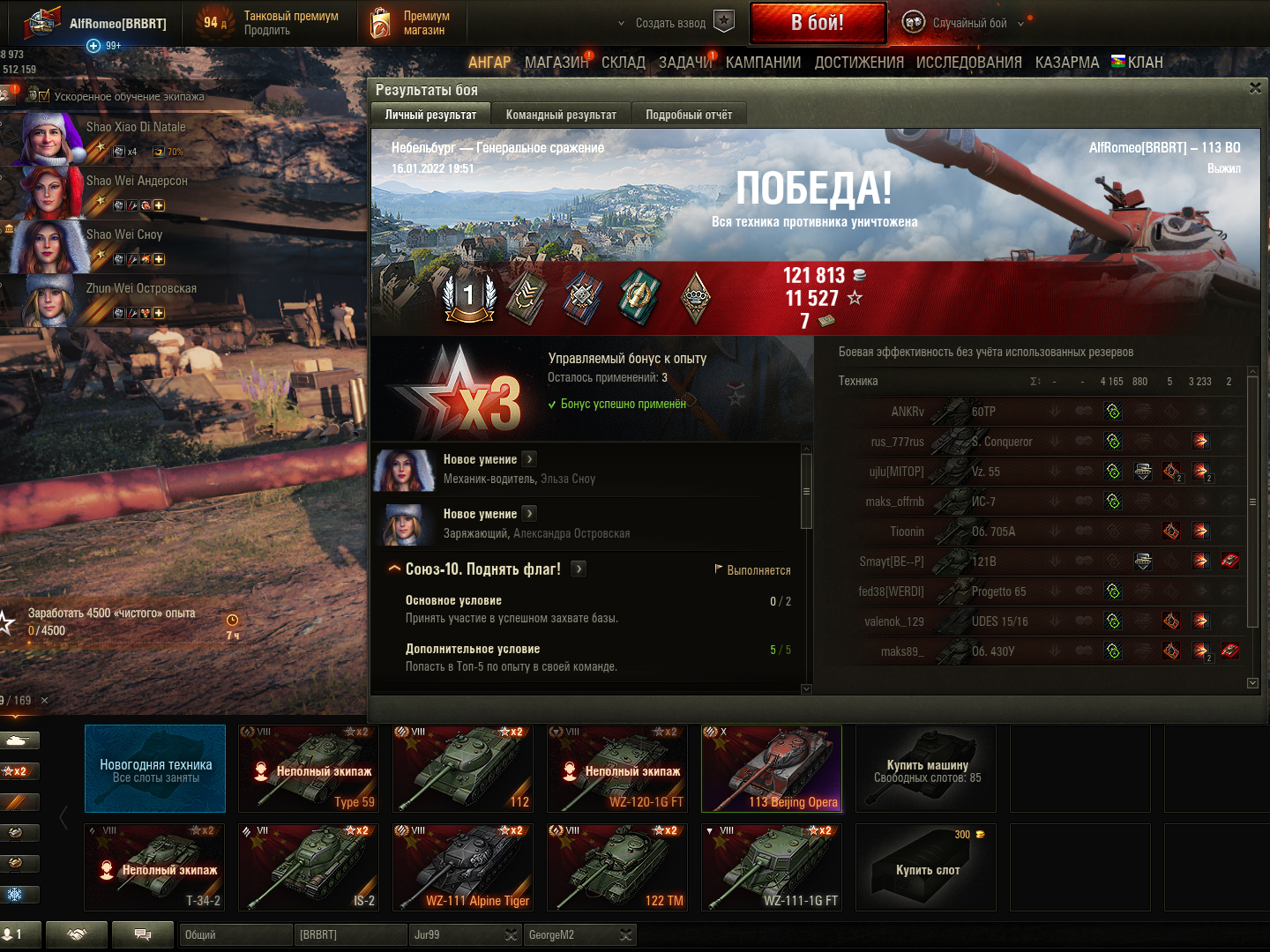Open the КЛАН menu
The height and width of the screenshot is (952, 1270).
(x=1138, y=63)
